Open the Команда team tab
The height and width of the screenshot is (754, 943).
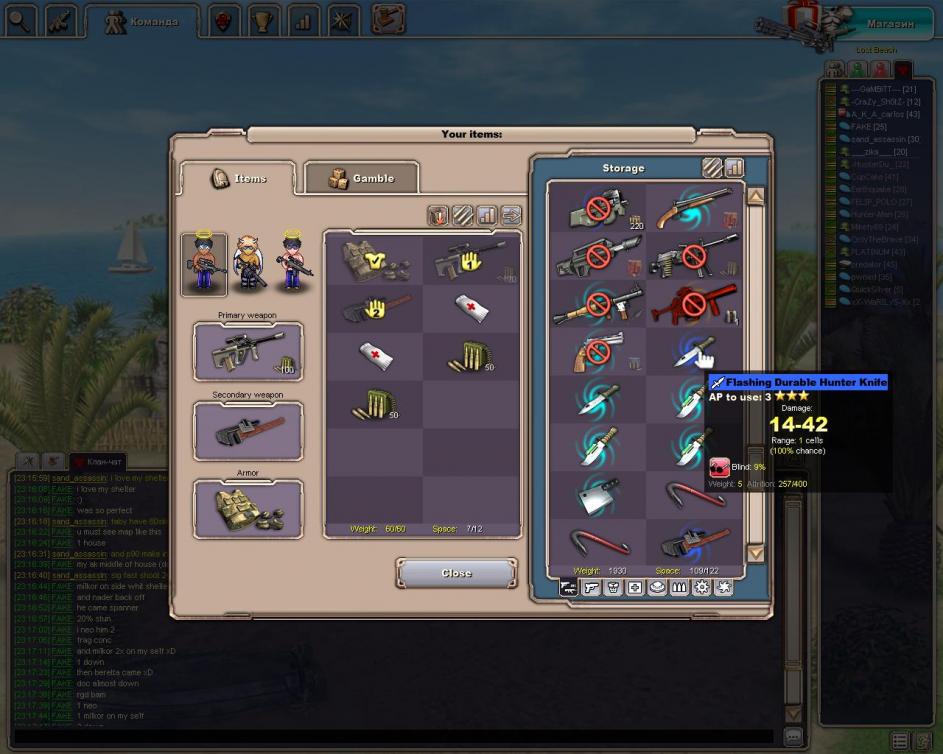(x=142, y=20)
